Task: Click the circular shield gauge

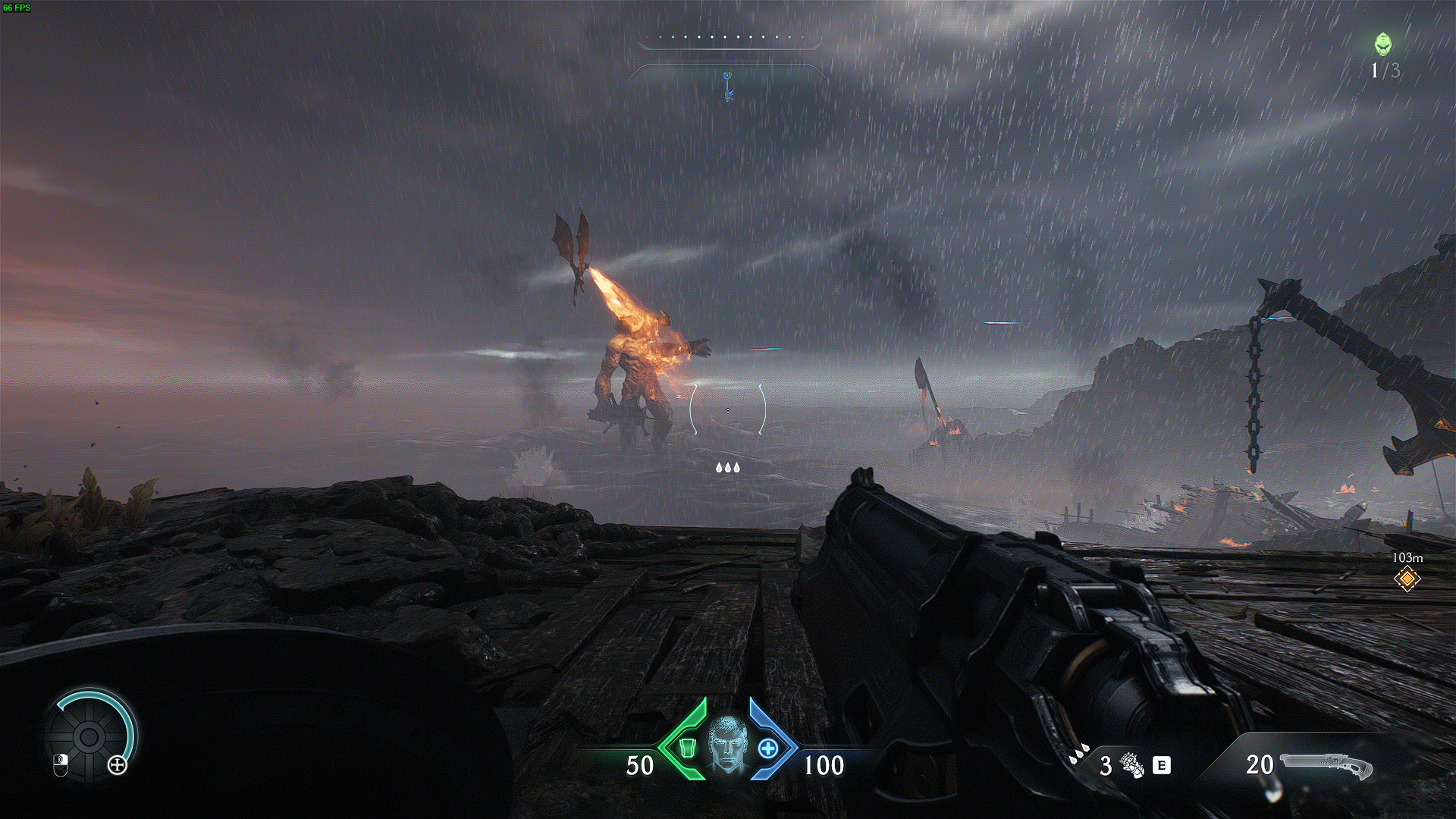Action: click(89, 736)
